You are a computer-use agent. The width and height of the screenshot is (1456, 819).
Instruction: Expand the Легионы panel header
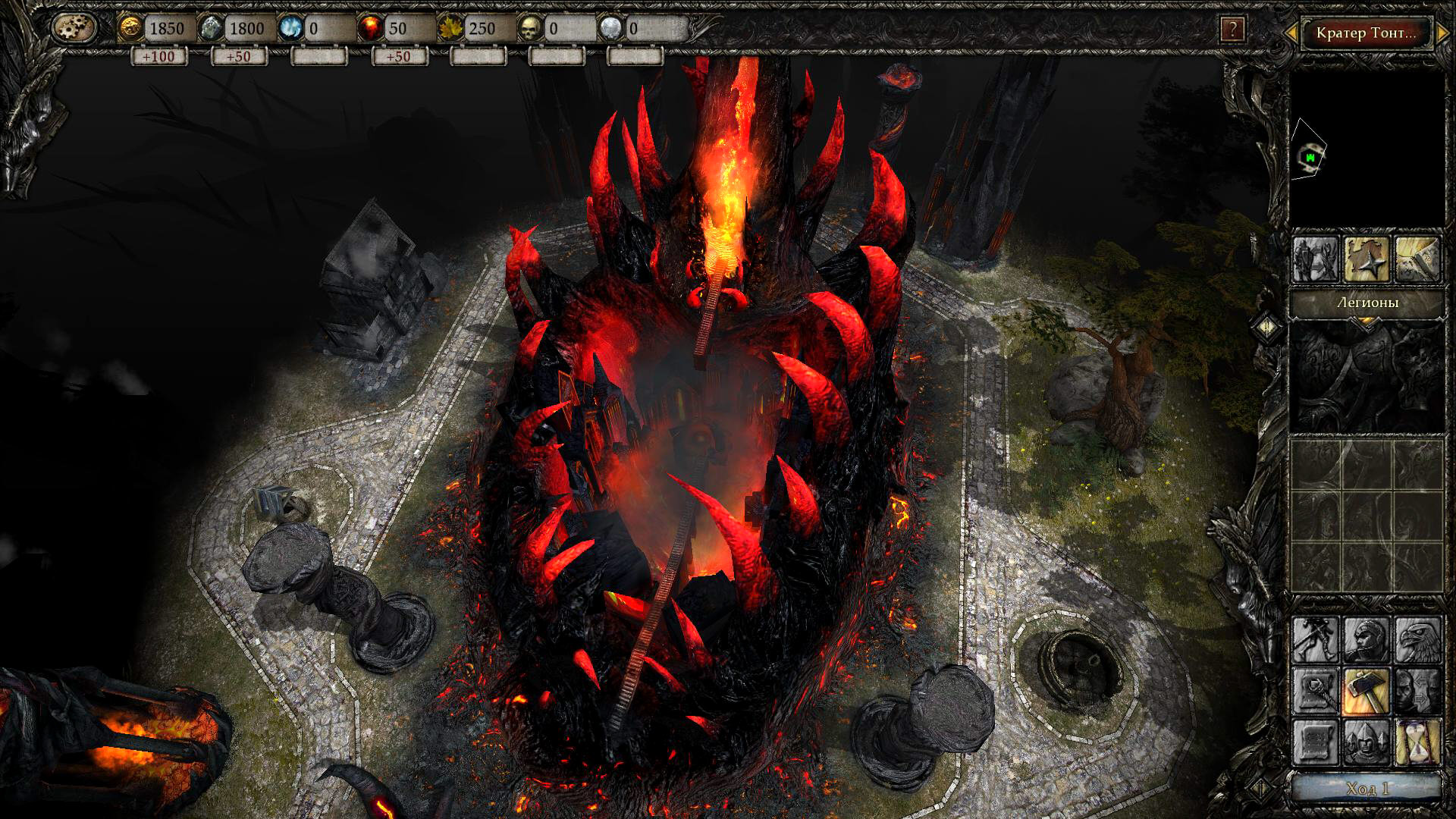(x=1367, y=303)
